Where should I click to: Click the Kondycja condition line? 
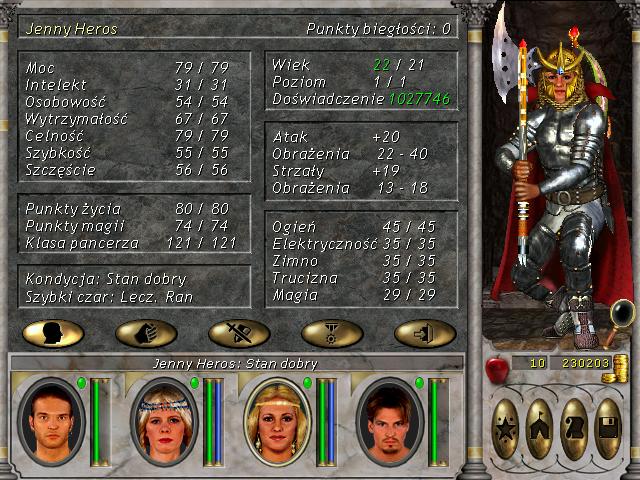[107, 278]
